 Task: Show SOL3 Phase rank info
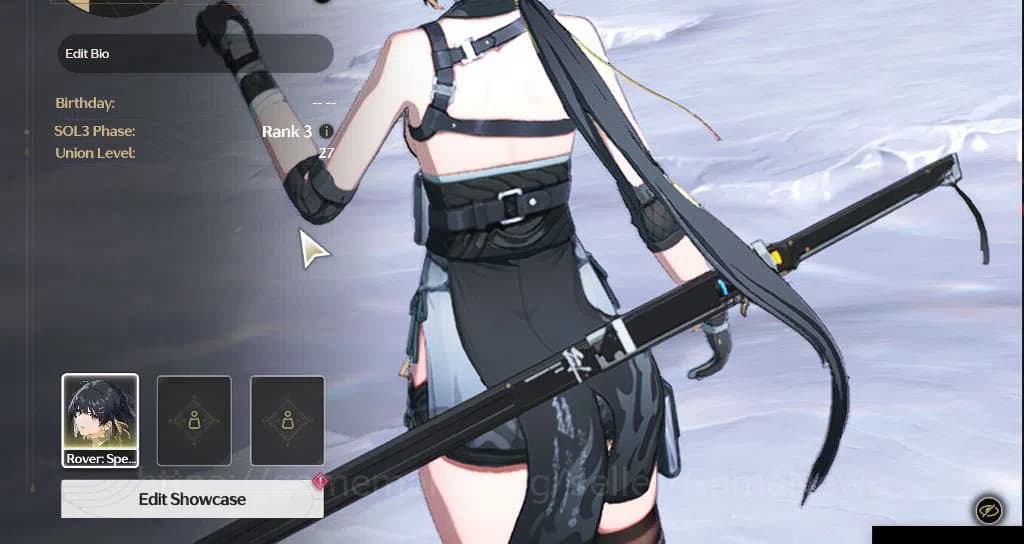coord(326,132)
